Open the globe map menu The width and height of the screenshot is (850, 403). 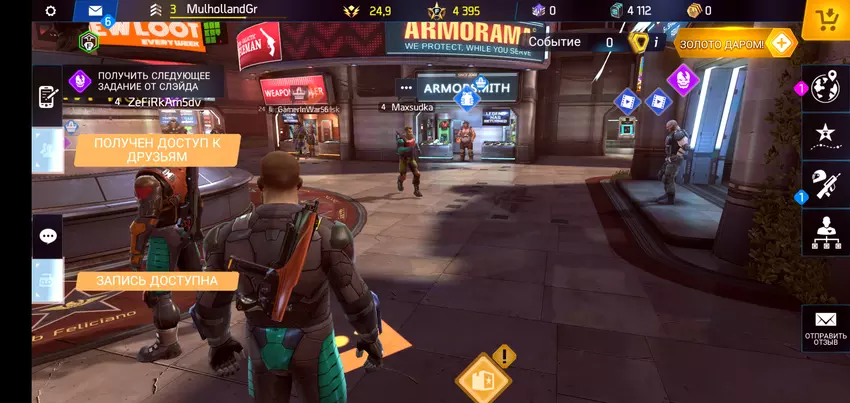(x=825, y=88)
